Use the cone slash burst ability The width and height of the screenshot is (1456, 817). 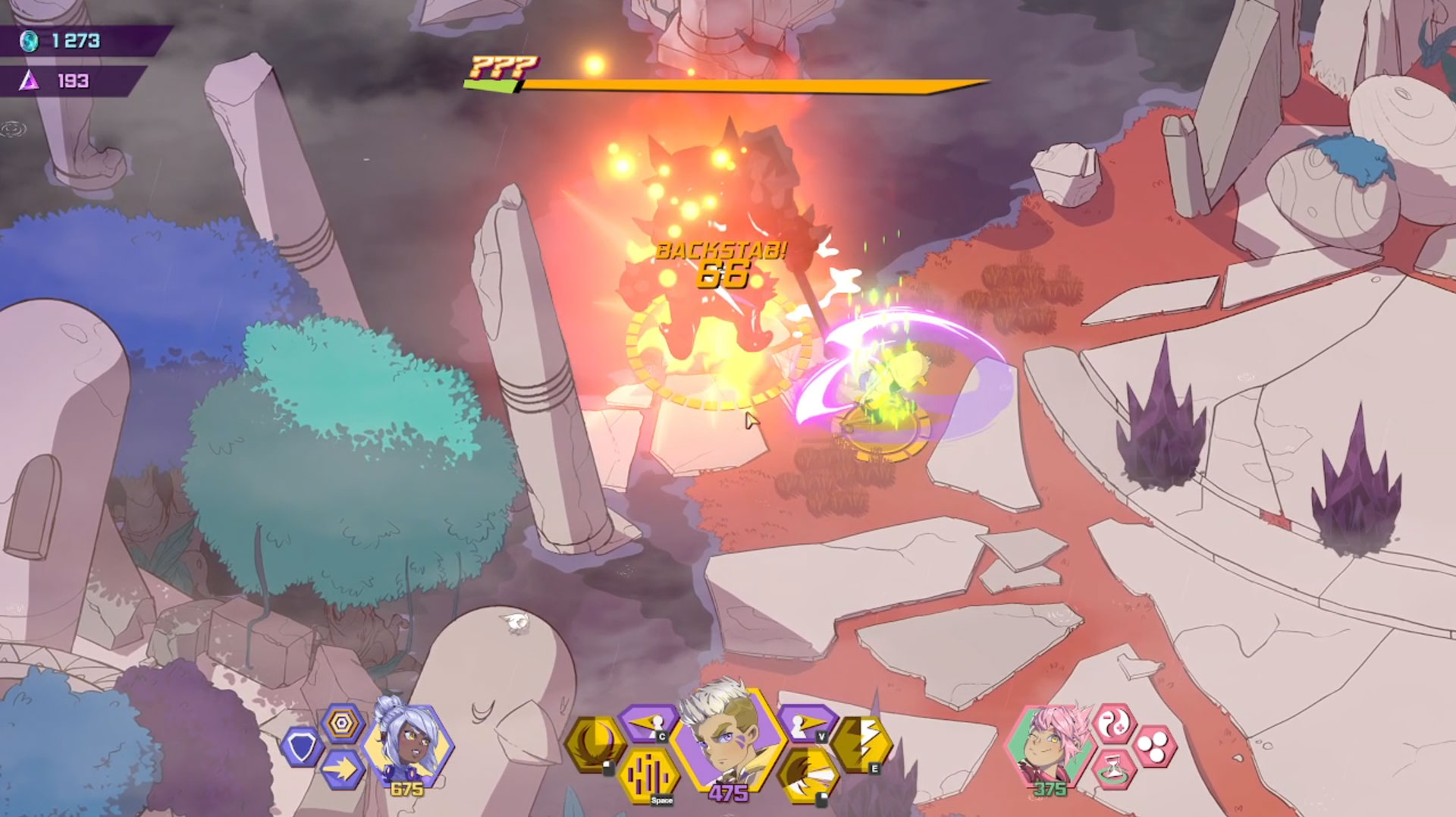click(x=808, y=772)
